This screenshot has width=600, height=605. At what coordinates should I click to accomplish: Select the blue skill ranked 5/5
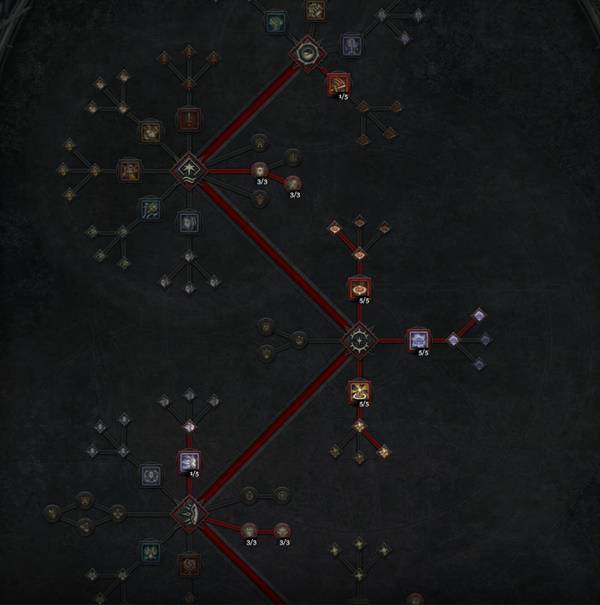click(x=417, y=340)
